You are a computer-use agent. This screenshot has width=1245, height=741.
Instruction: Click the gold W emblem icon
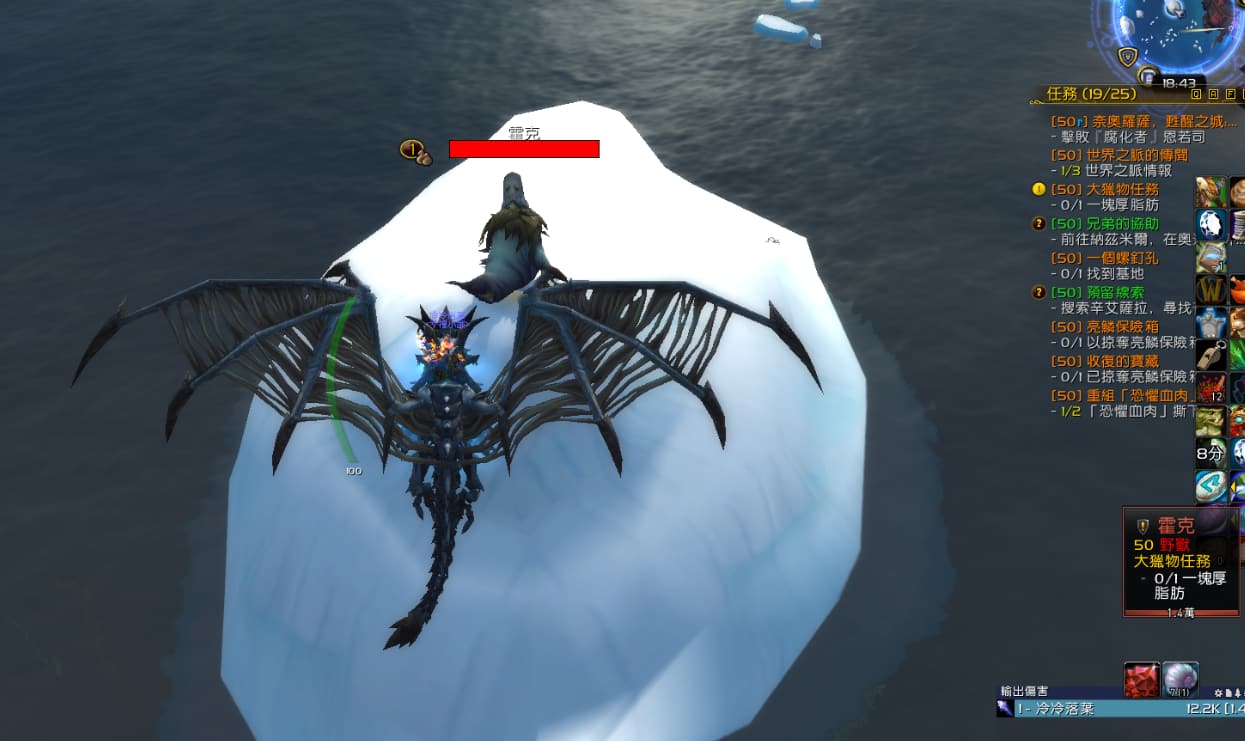tap(1211, 290)
